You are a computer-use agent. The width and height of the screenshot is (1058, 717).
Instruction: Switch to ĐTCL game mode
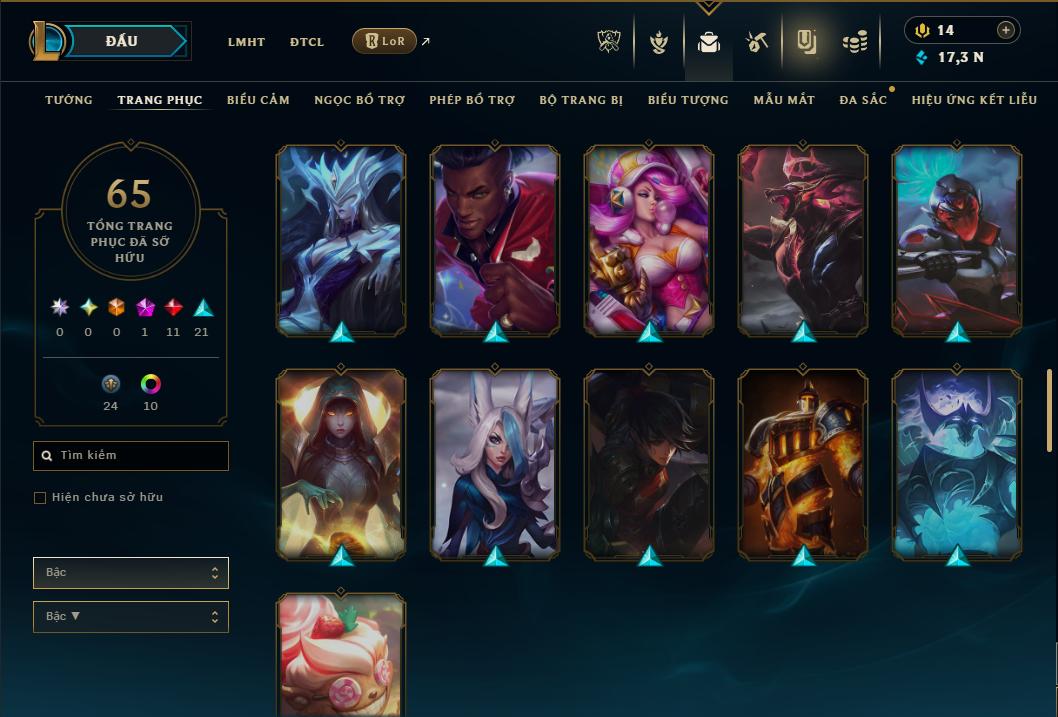pyautogui.click(x=307, y=42)
